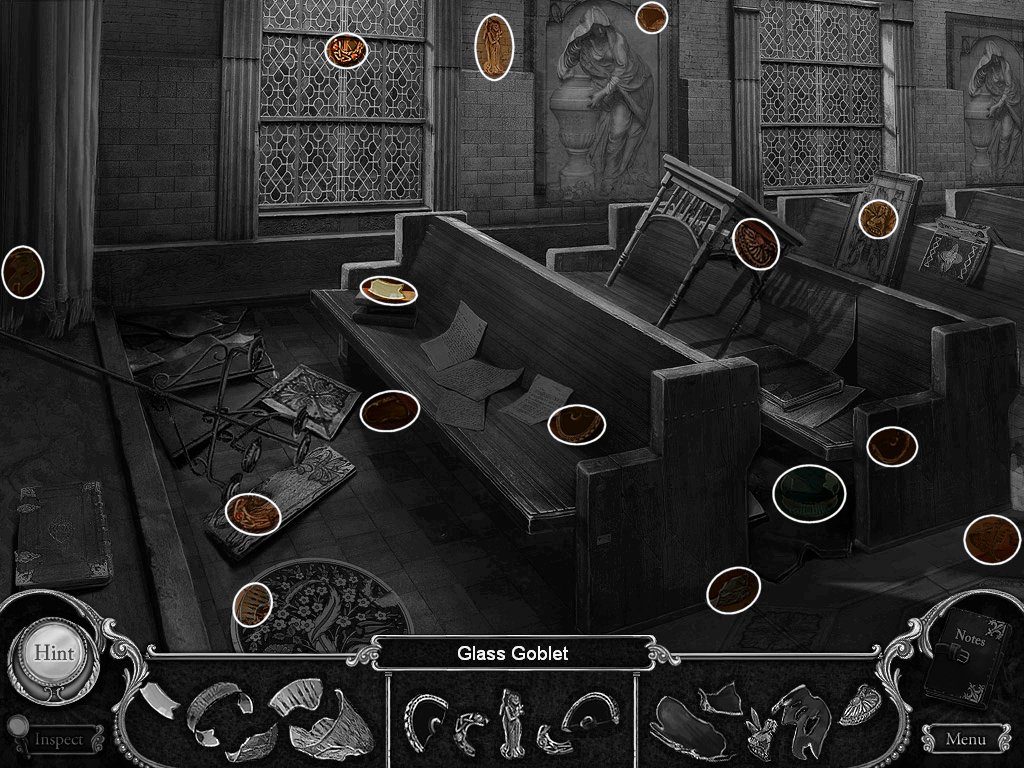Viewport: 1024px width, 768px height.
Task: Collect the circled fragment on the overturned chair
Action: pyautogui.click(x=756, y=244)
